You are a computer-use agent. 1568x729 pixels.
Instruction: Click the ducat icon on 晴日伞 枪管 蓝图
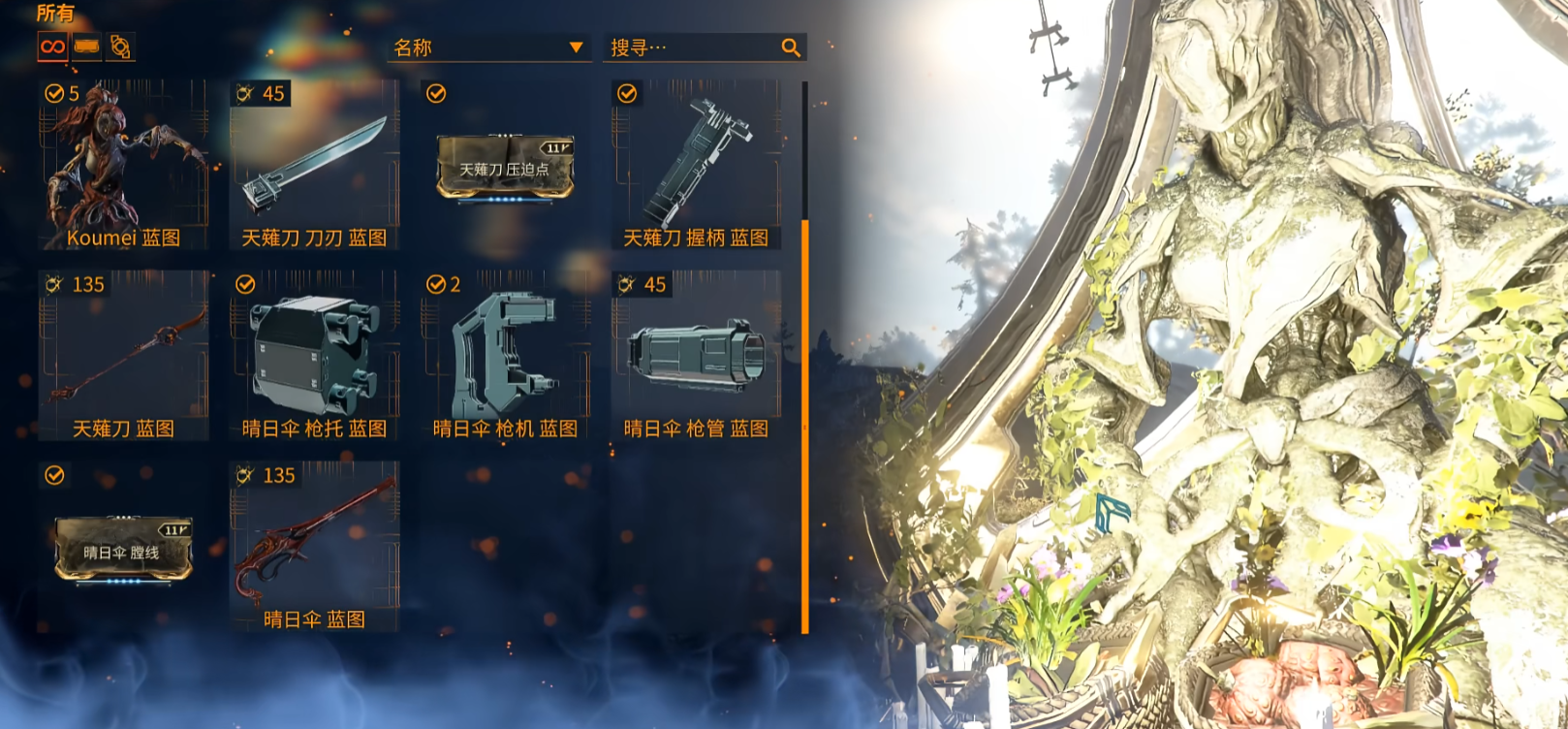pyautogui.click(x=627, y=284)
